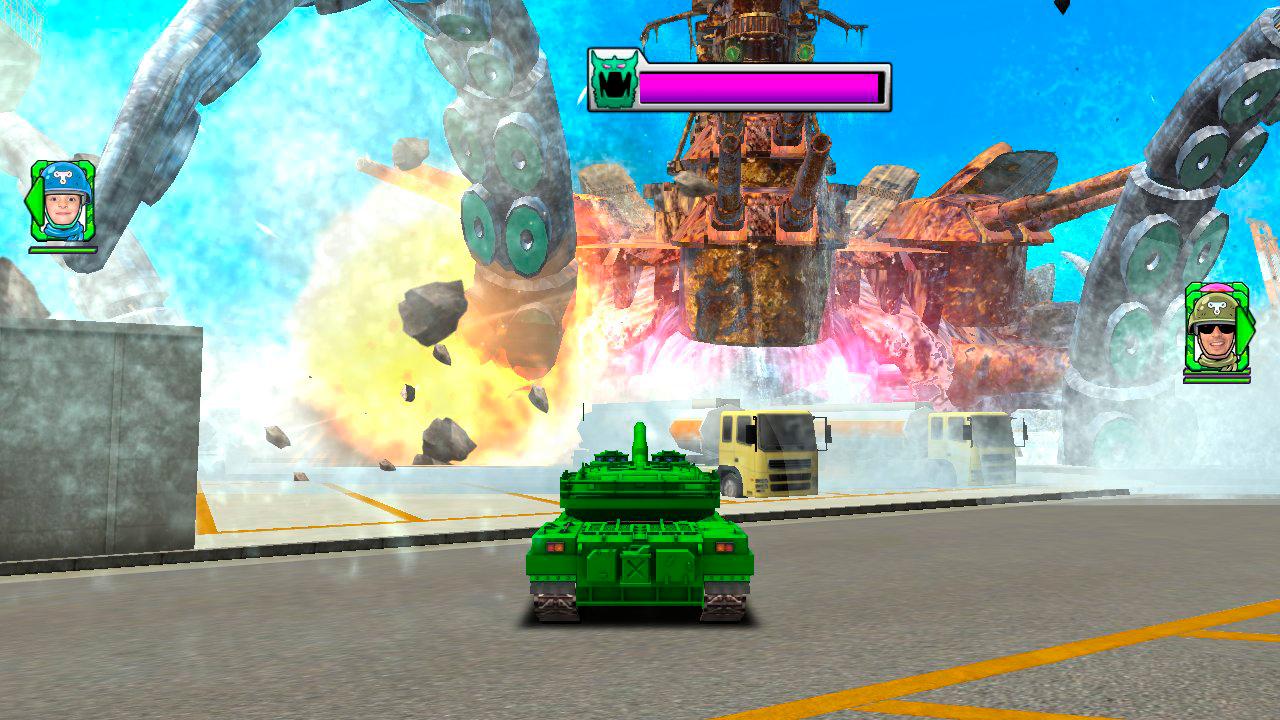
Task: Click the T emblem on the camo helmet
Action: click(1216, 307)
